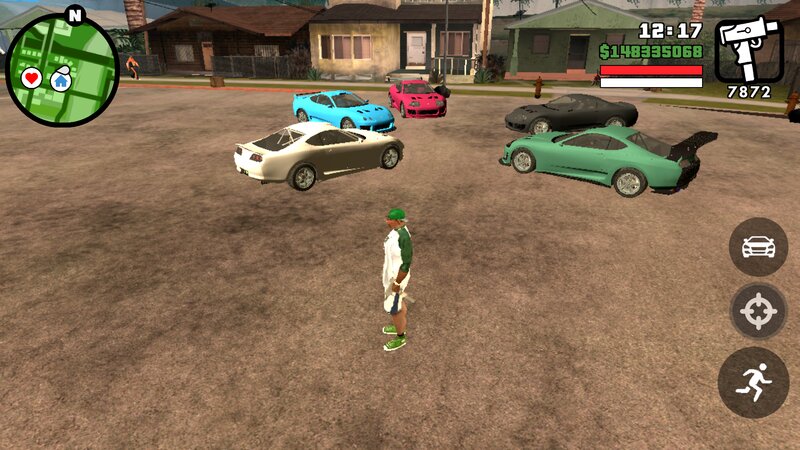Open the circular radar minimap

tap(62, 69)
